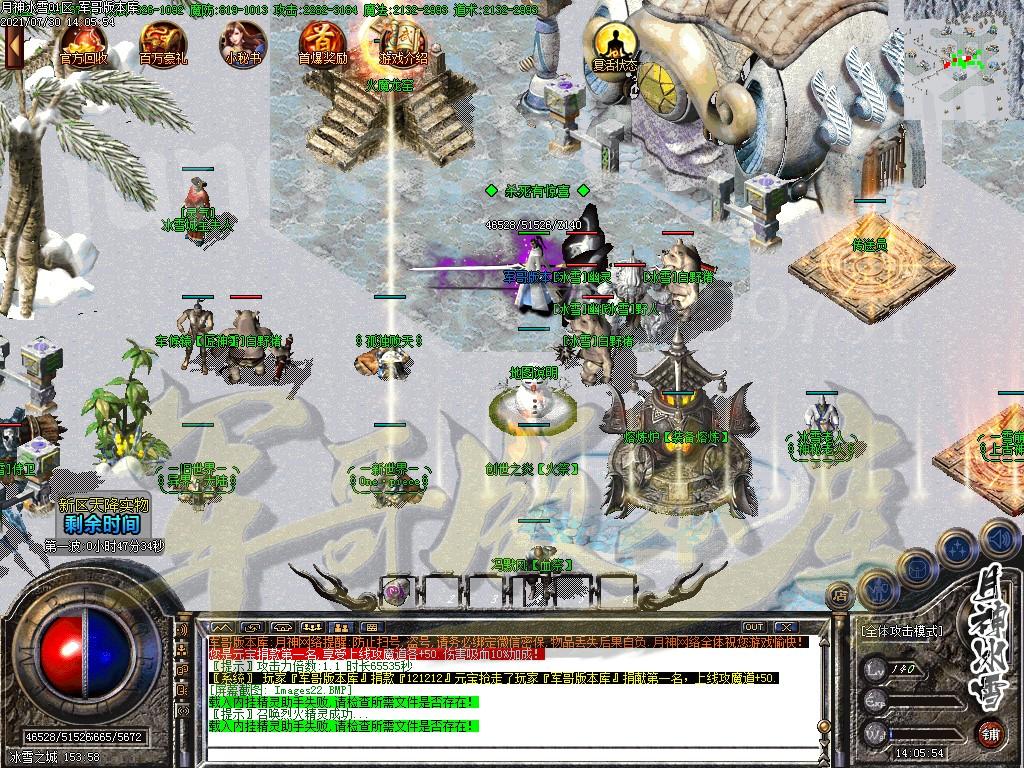Click the OUT button above chat
This screenshot has height=768, width=1024.
click(753, 627)
